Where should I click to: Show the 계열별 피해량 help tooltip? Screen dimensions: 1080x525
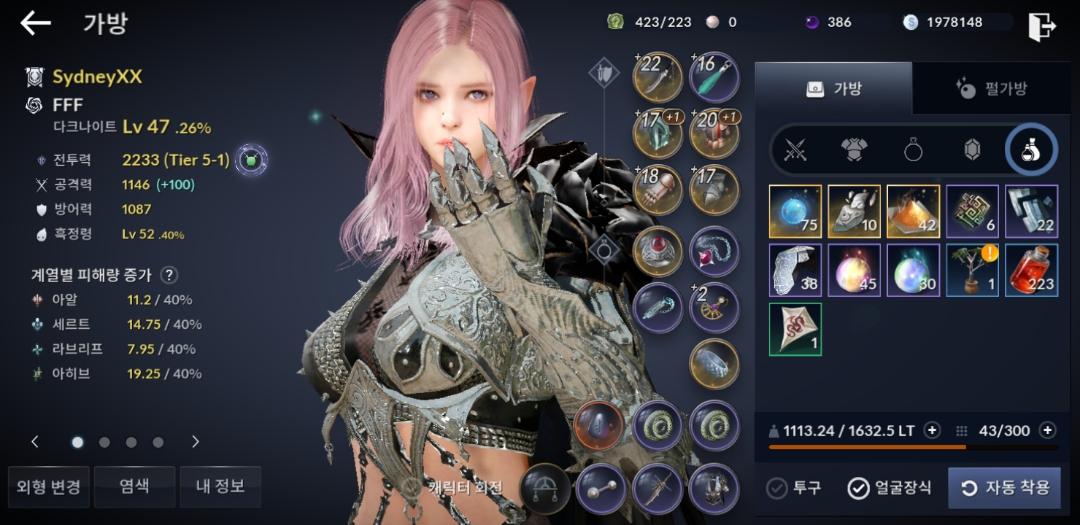click(x=170, y=275)
